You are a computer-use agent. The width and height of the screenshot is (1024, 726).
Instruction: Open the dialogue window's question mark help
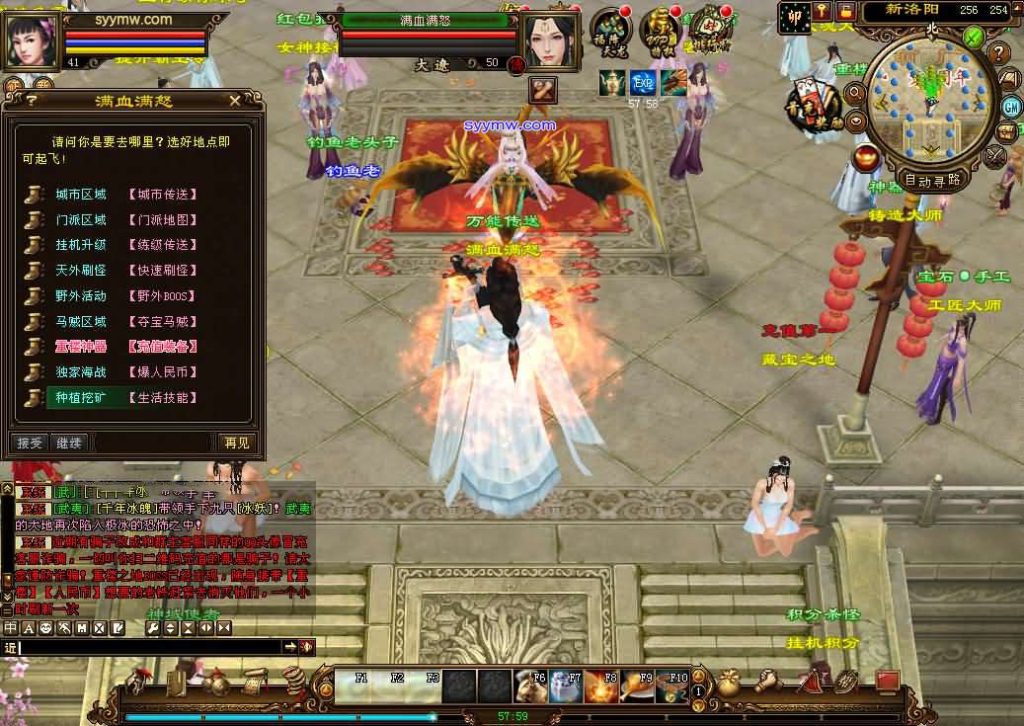tap(32, 100)
